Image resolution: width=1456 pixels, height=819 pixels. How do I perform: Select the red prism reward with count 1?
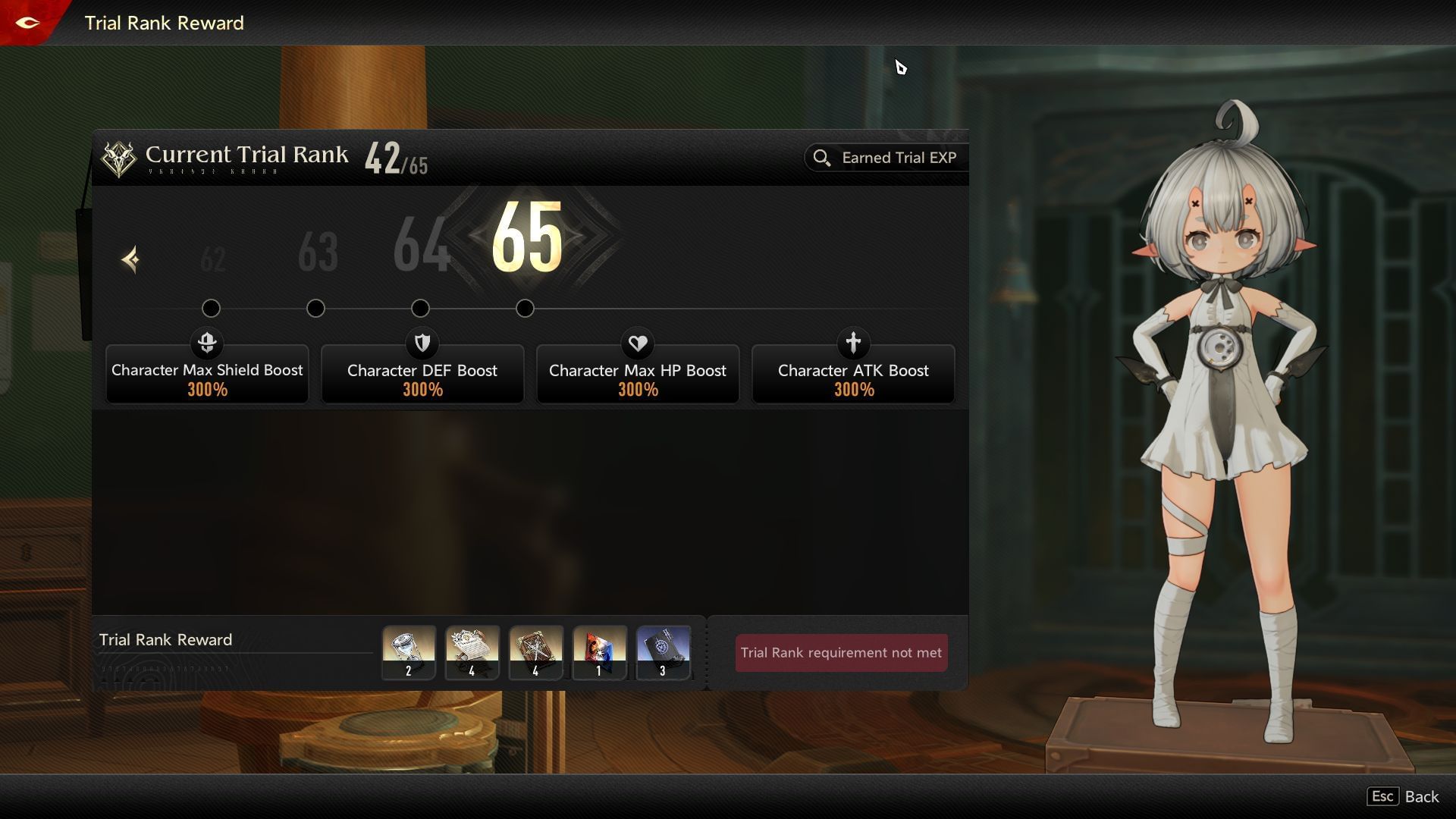[x=599, y=652]
